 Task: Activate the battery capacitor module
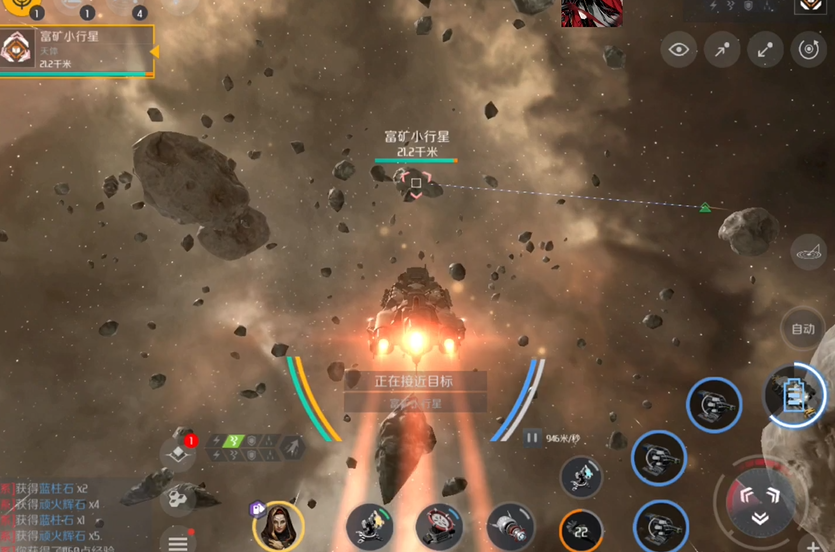click(794, 395)
